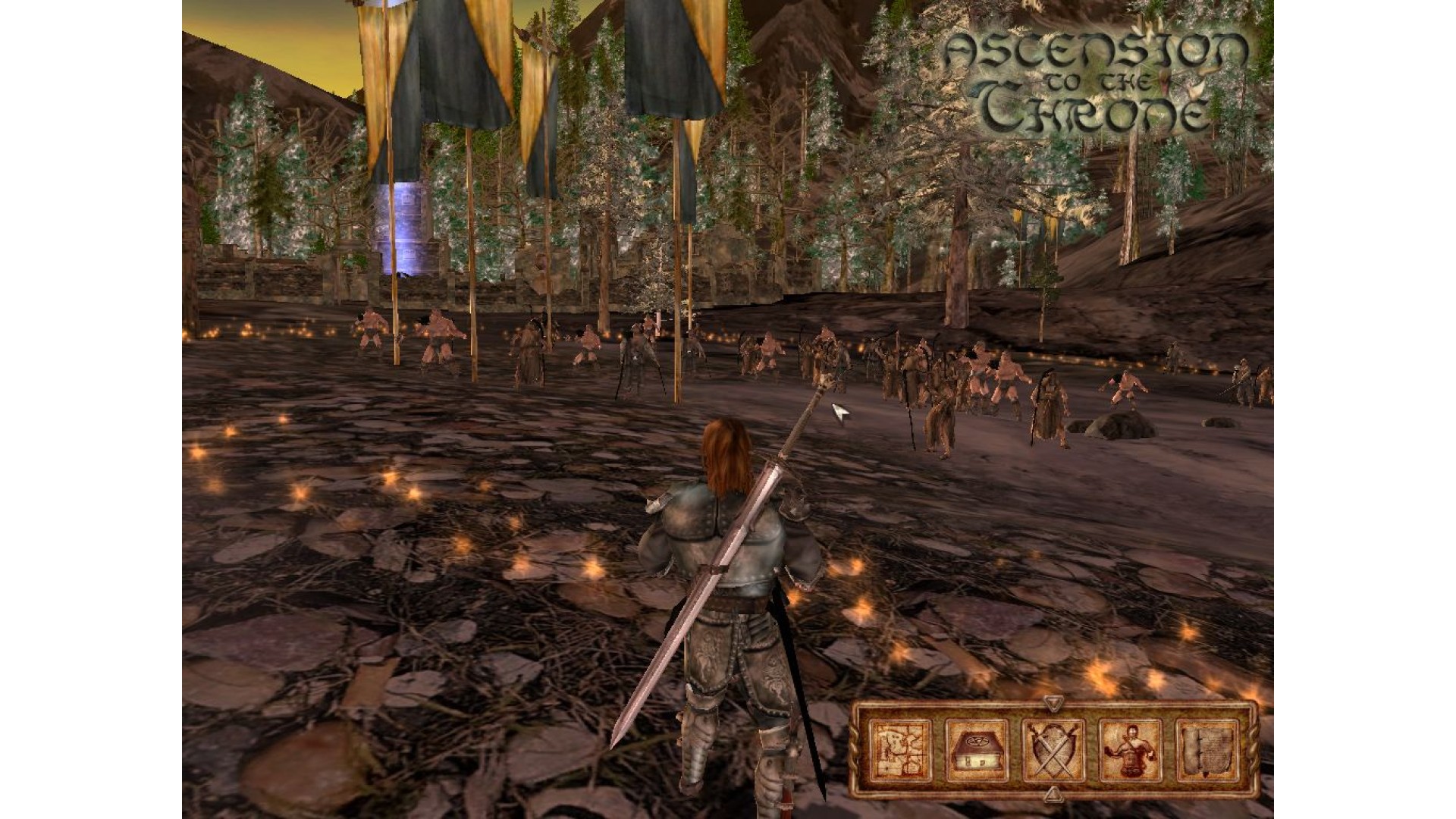Select the crossed swords and shield icon
1456x819 pixels.
[1053, 750]
